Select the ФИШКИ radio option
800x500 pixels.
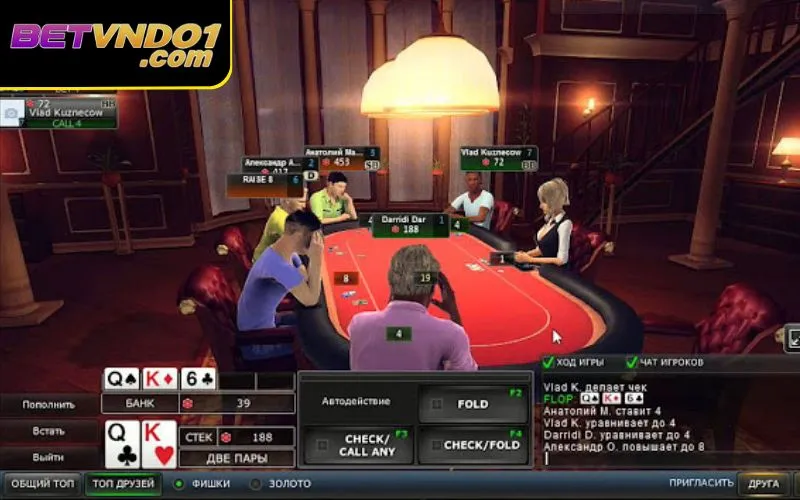[x=180, y=484]
